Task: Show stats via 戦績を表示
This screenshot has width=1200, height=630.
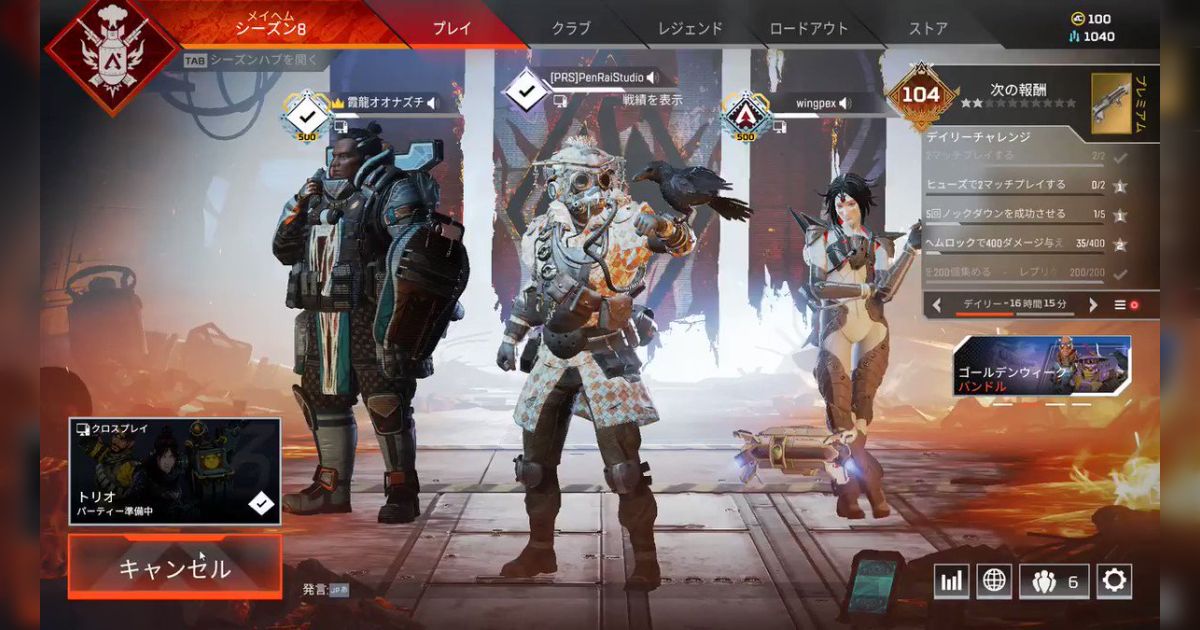Action: (653, 99)
